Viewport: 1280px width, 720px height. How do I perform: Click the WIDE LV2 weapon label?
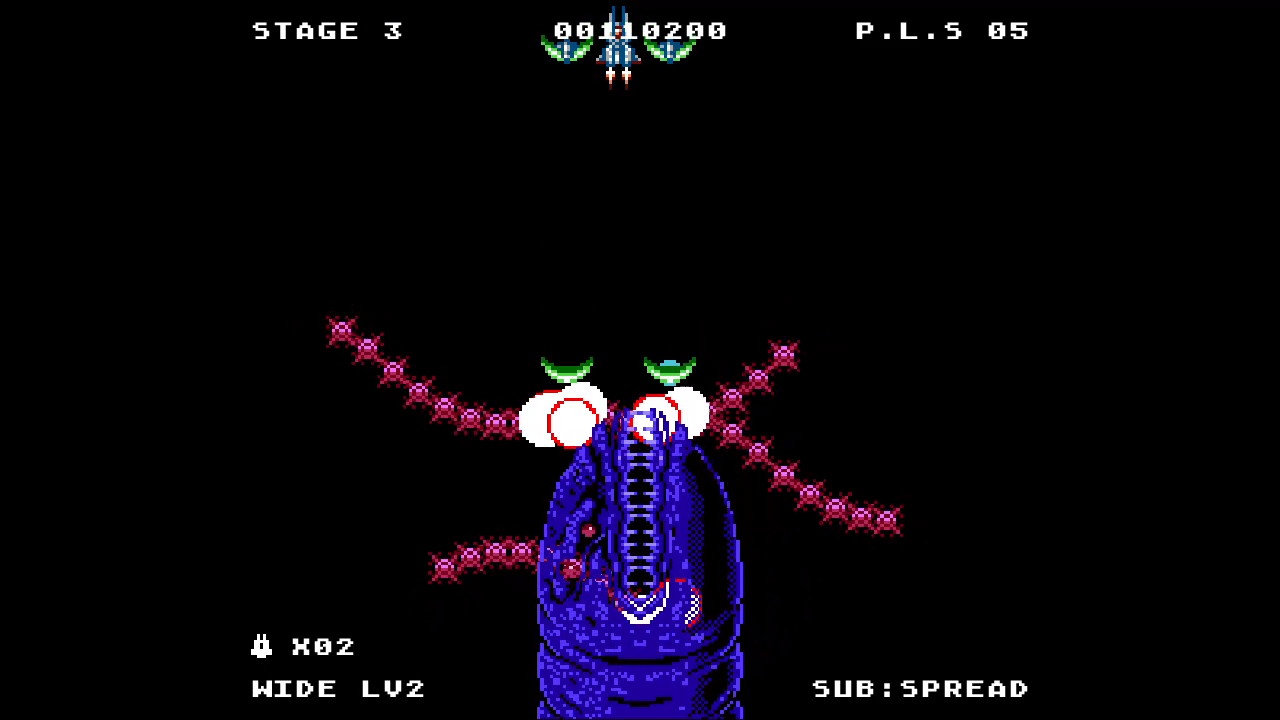(338, 688)
